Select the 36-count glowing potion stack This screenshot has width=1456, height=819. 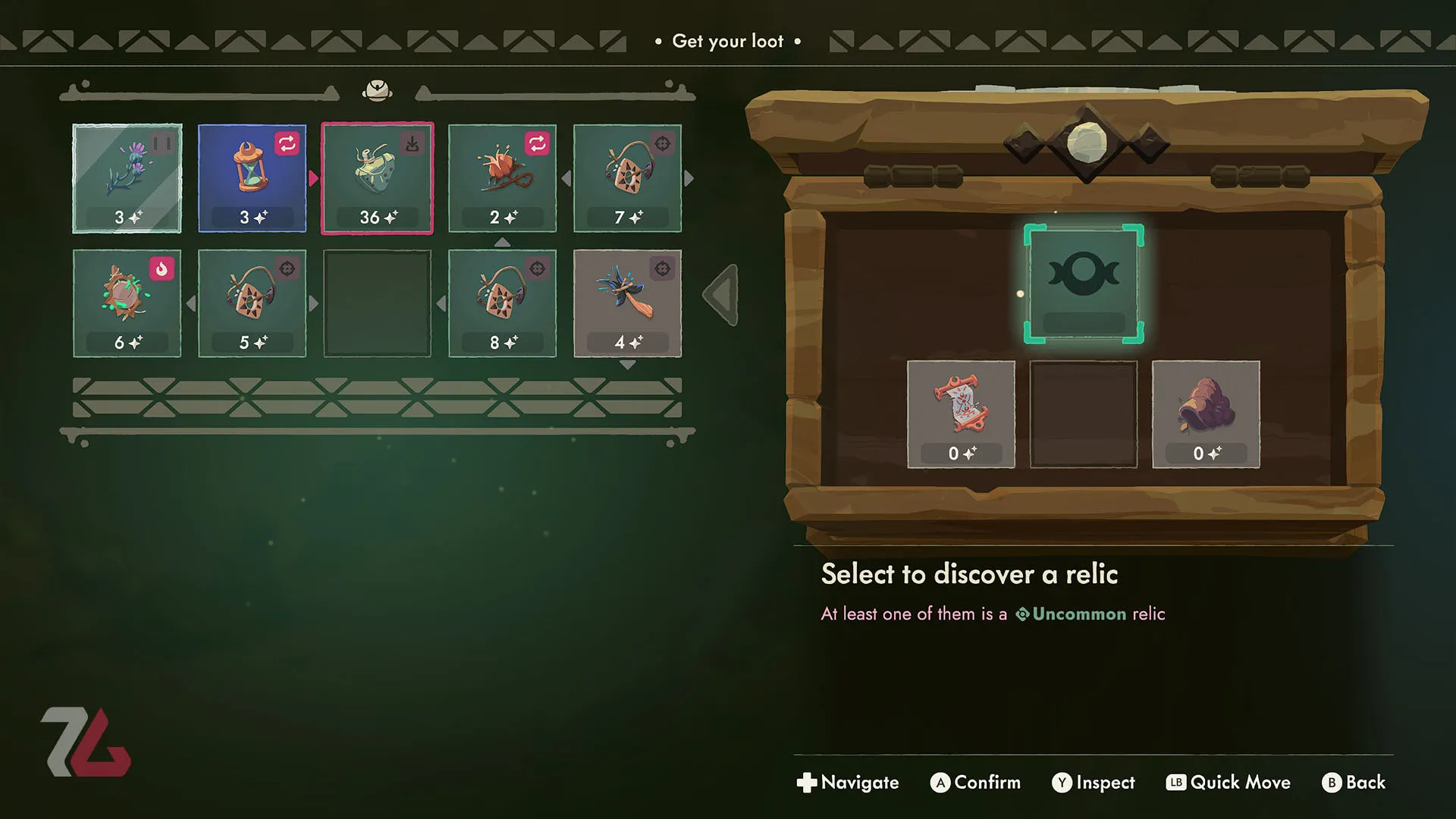(377, 178)
